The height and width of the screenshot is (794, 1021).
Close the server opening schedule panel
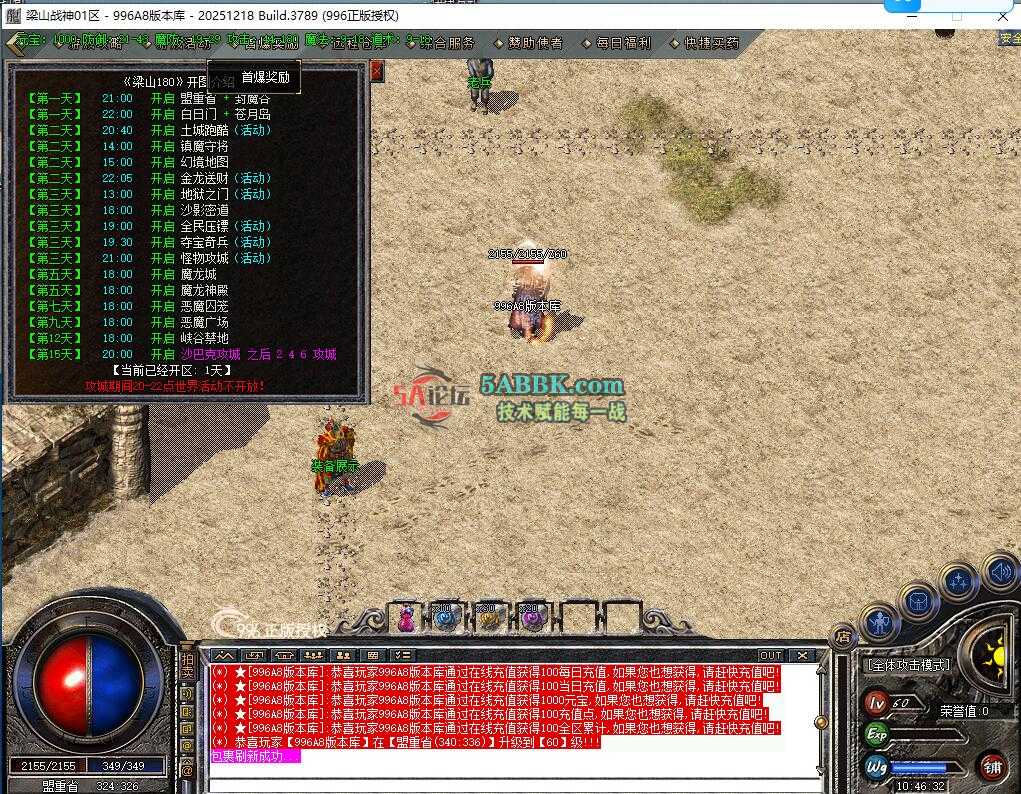point(377,70)
